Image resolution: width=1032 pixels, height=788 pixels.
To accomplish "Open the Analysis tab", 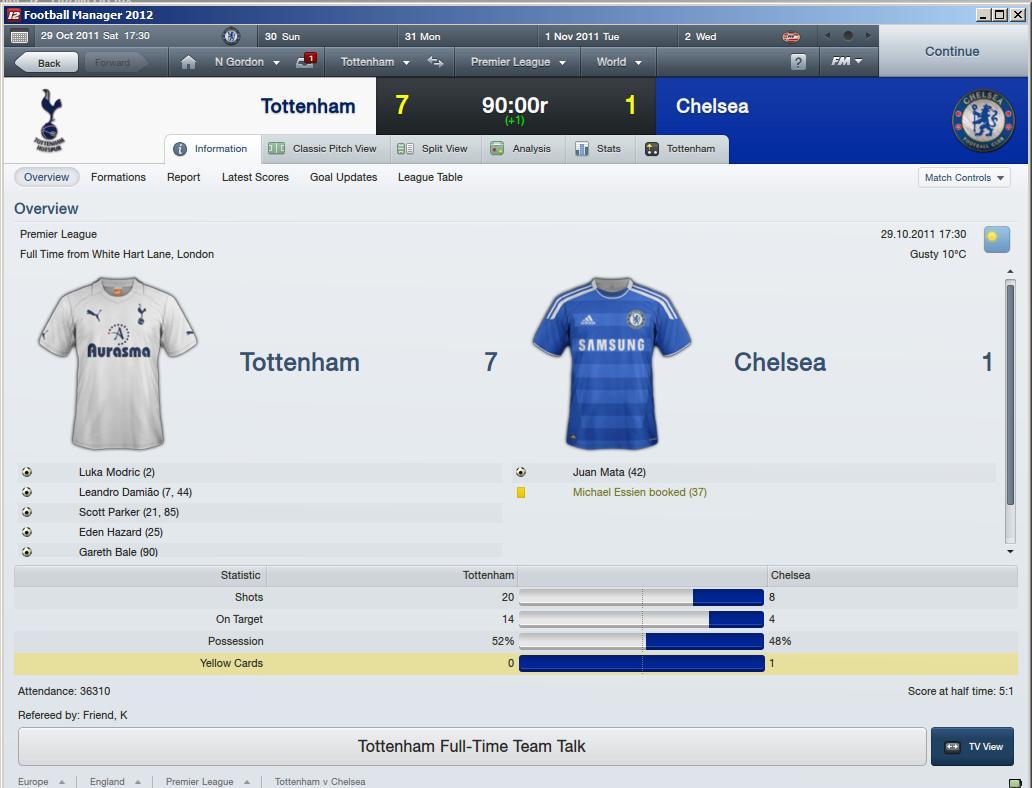I will click(521, 149).
